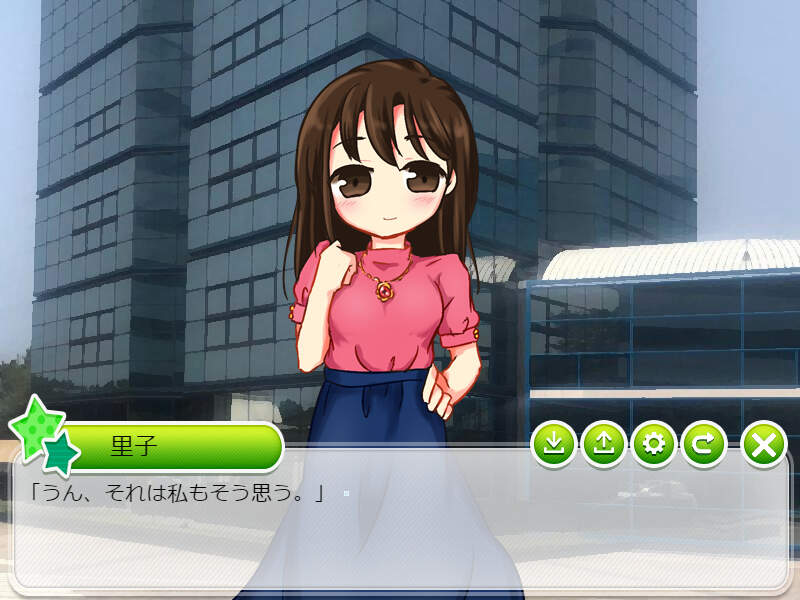Open the load menu with upload arrow

(x=603, y=444)
